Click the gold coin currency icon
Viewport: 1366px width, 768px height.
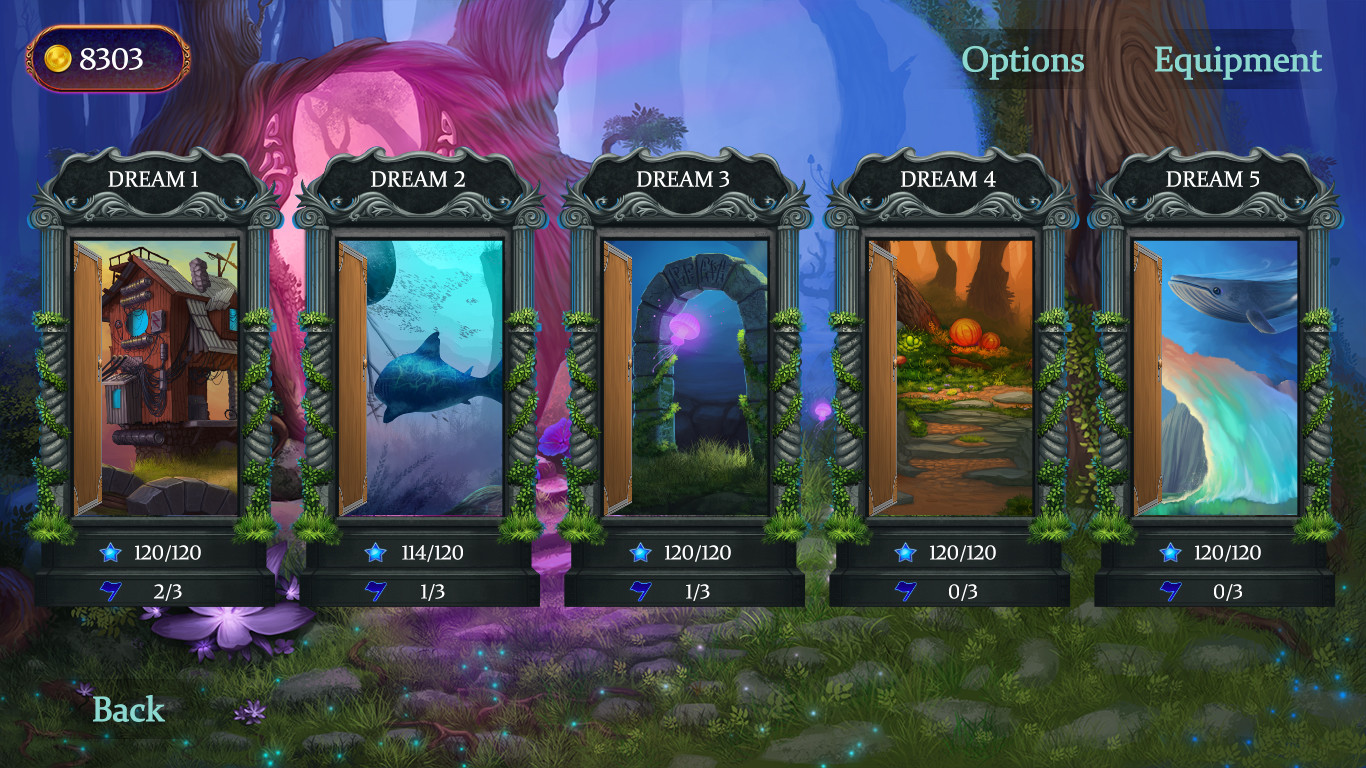pos(57,58)
